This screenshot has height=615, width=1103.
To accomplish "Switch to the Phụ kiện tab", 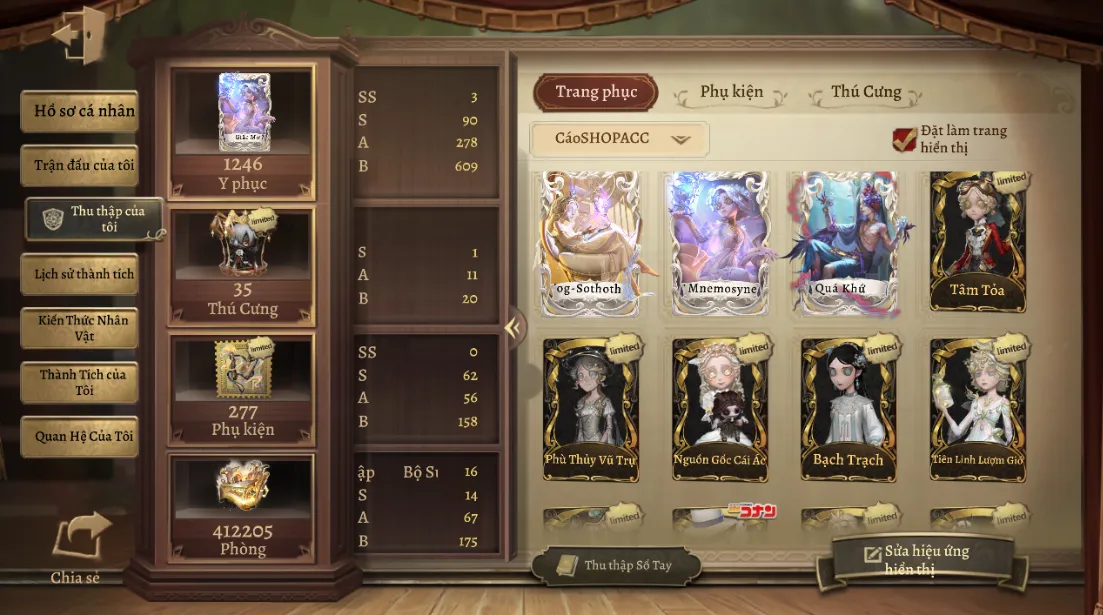I will [731, 93].
